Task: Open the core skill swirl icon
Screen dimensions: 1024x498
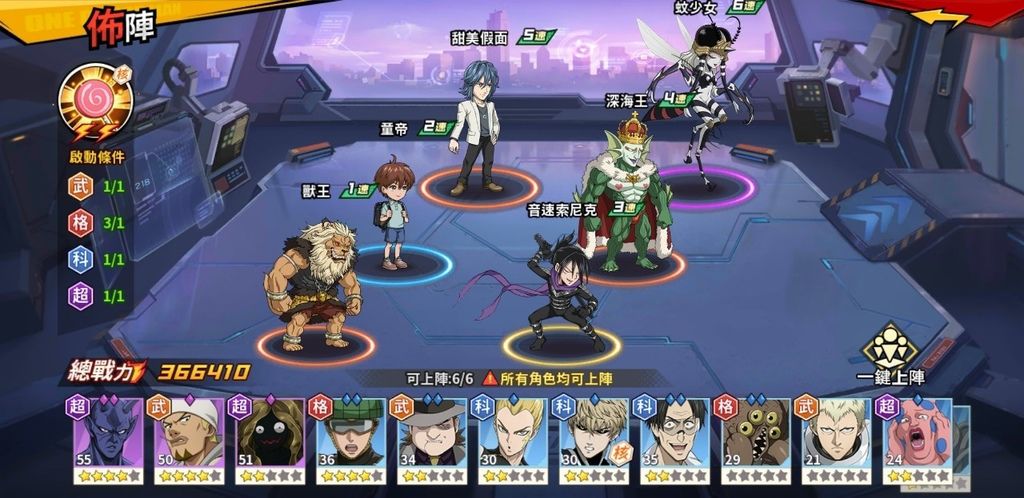Action: pyautogui.click(x=94, y=102)
